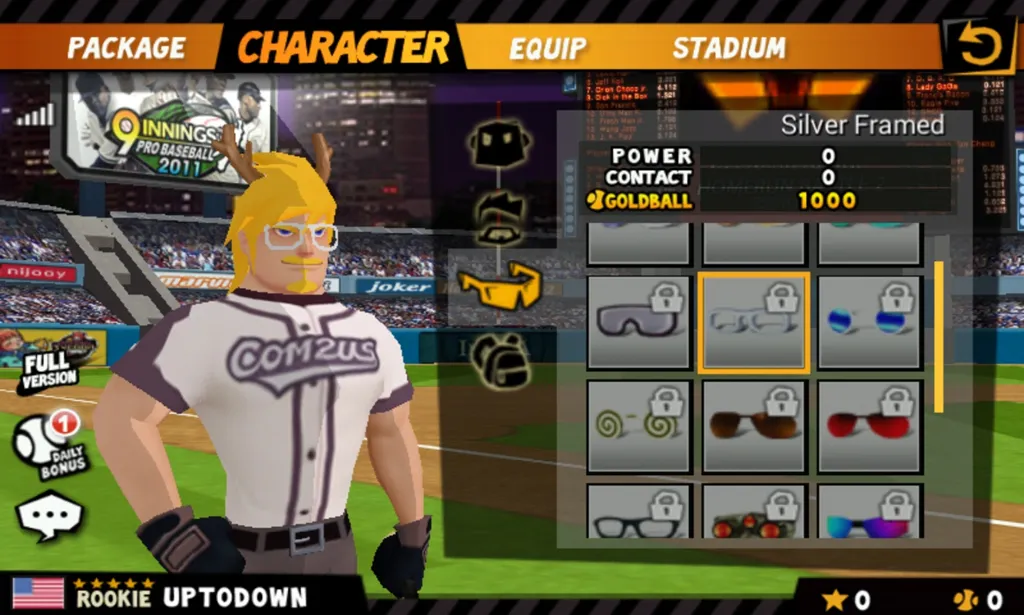The image size is (1024, 615).
Task: Go back with the return arrow button
Action: click(x=979, y=46)
